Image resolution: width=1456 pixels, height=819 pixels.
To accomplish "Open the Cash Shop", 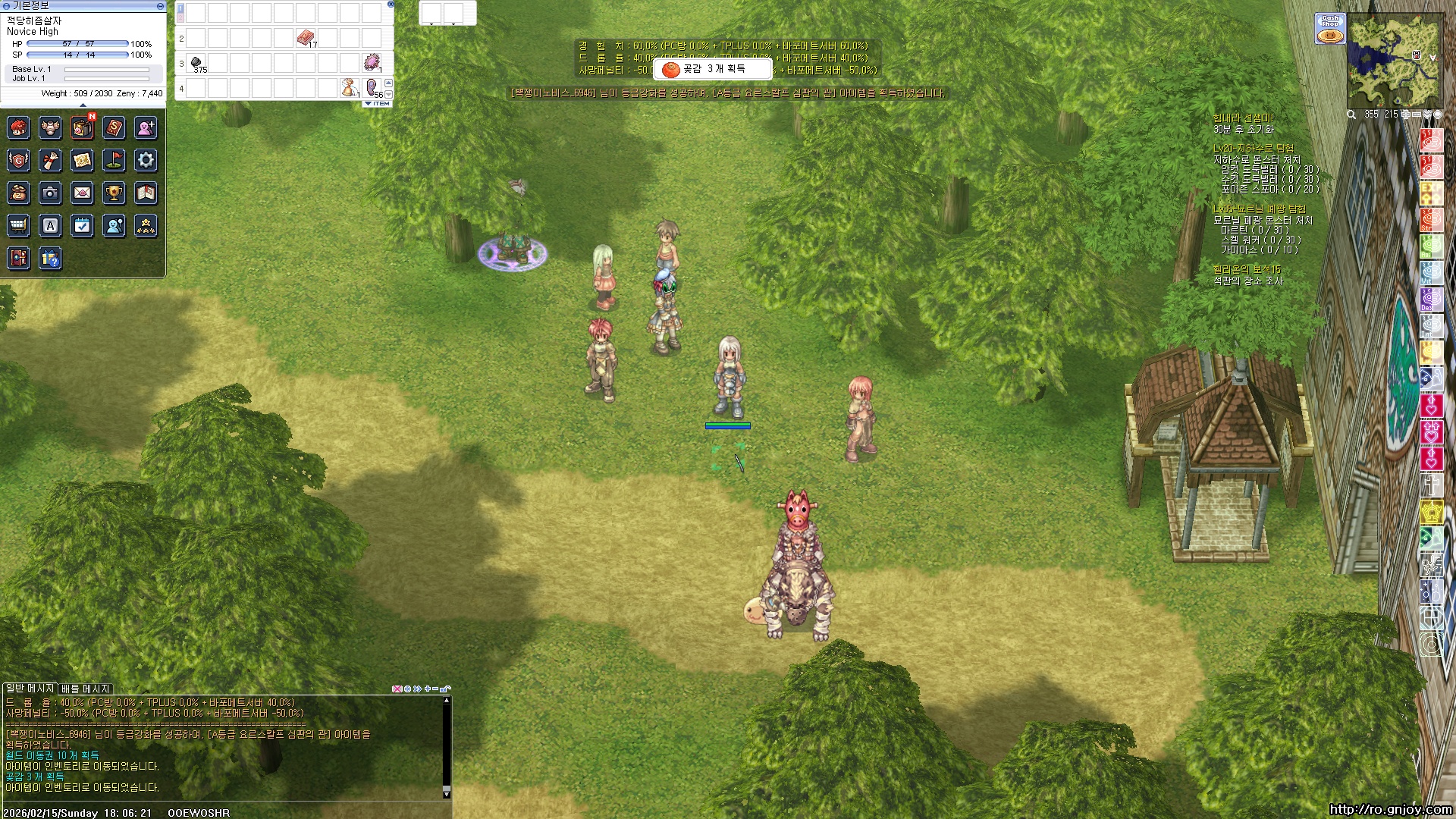I will [x=1330, y=29].
